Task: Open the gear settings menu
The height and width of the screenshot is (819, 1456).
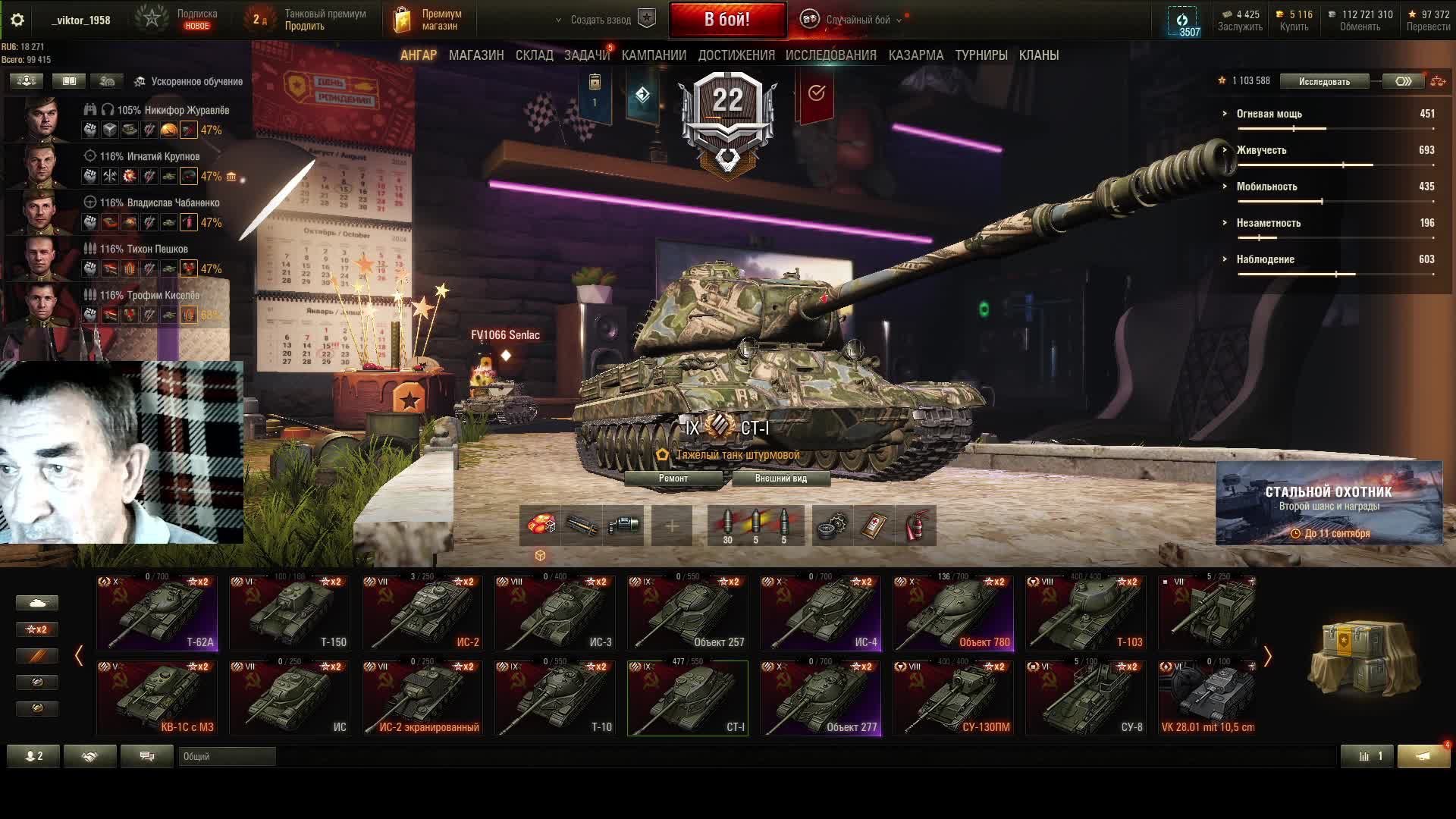Action: click(x=17, y=20)
